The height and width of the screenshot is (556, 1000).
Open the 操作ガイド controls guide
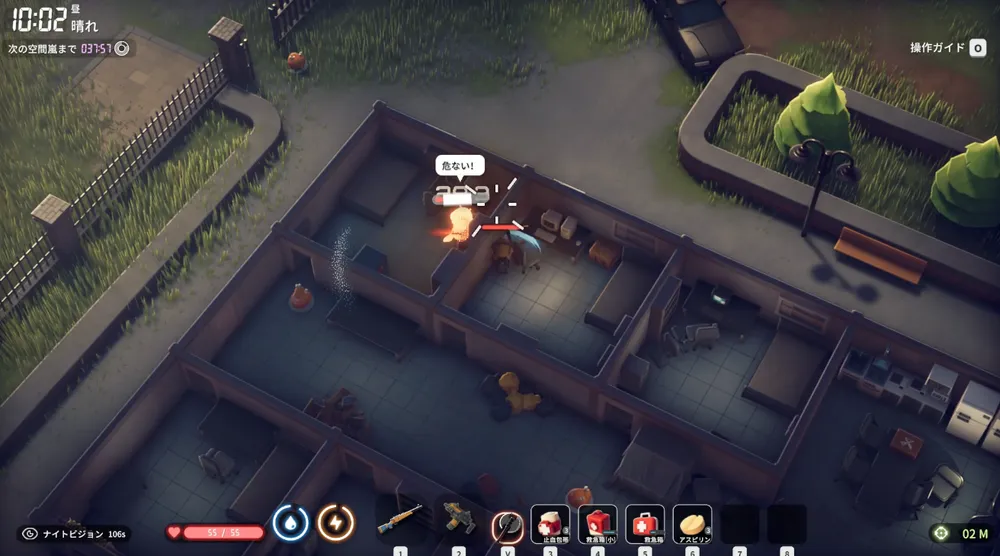948,48
